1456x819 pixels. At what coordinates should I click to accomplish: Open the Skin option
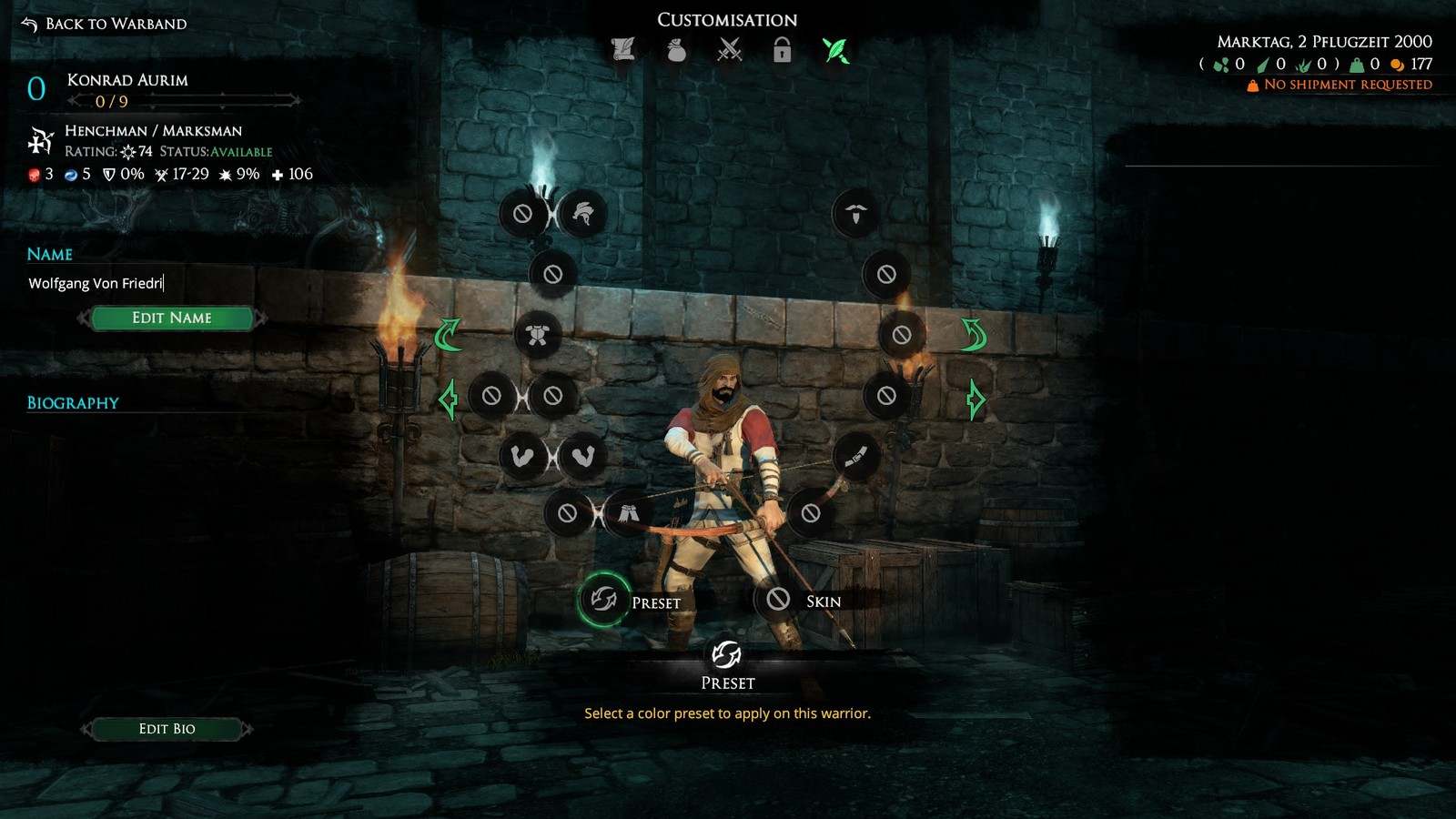click(x=779, y=599)
